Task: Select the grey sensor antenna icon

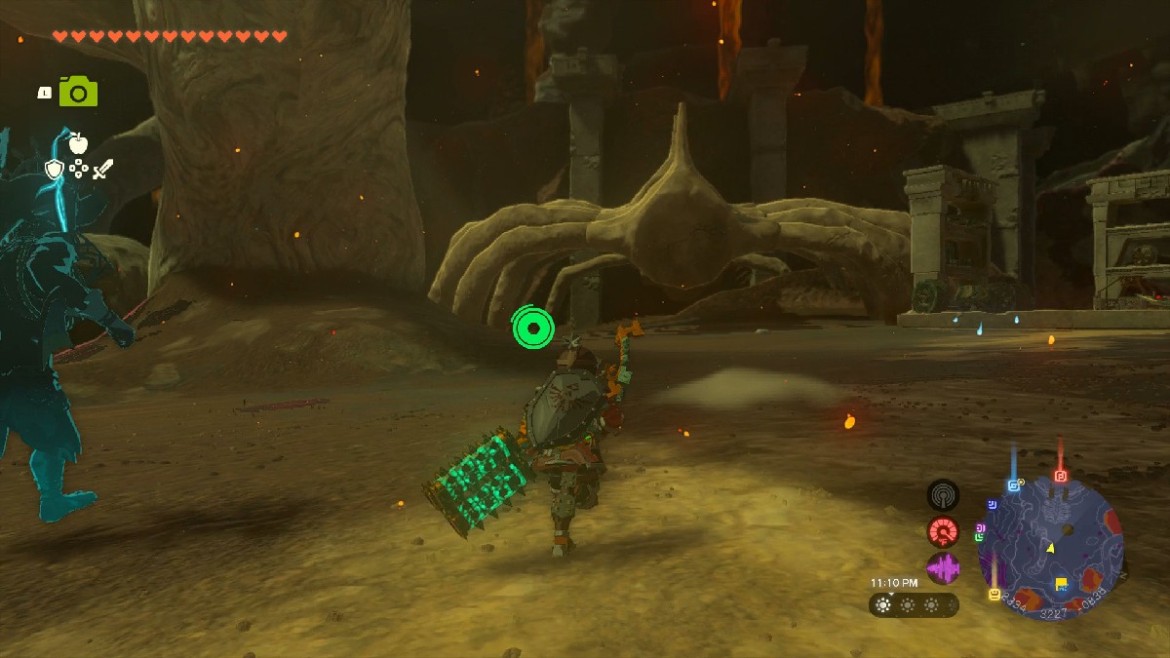Action: [942, 495]
